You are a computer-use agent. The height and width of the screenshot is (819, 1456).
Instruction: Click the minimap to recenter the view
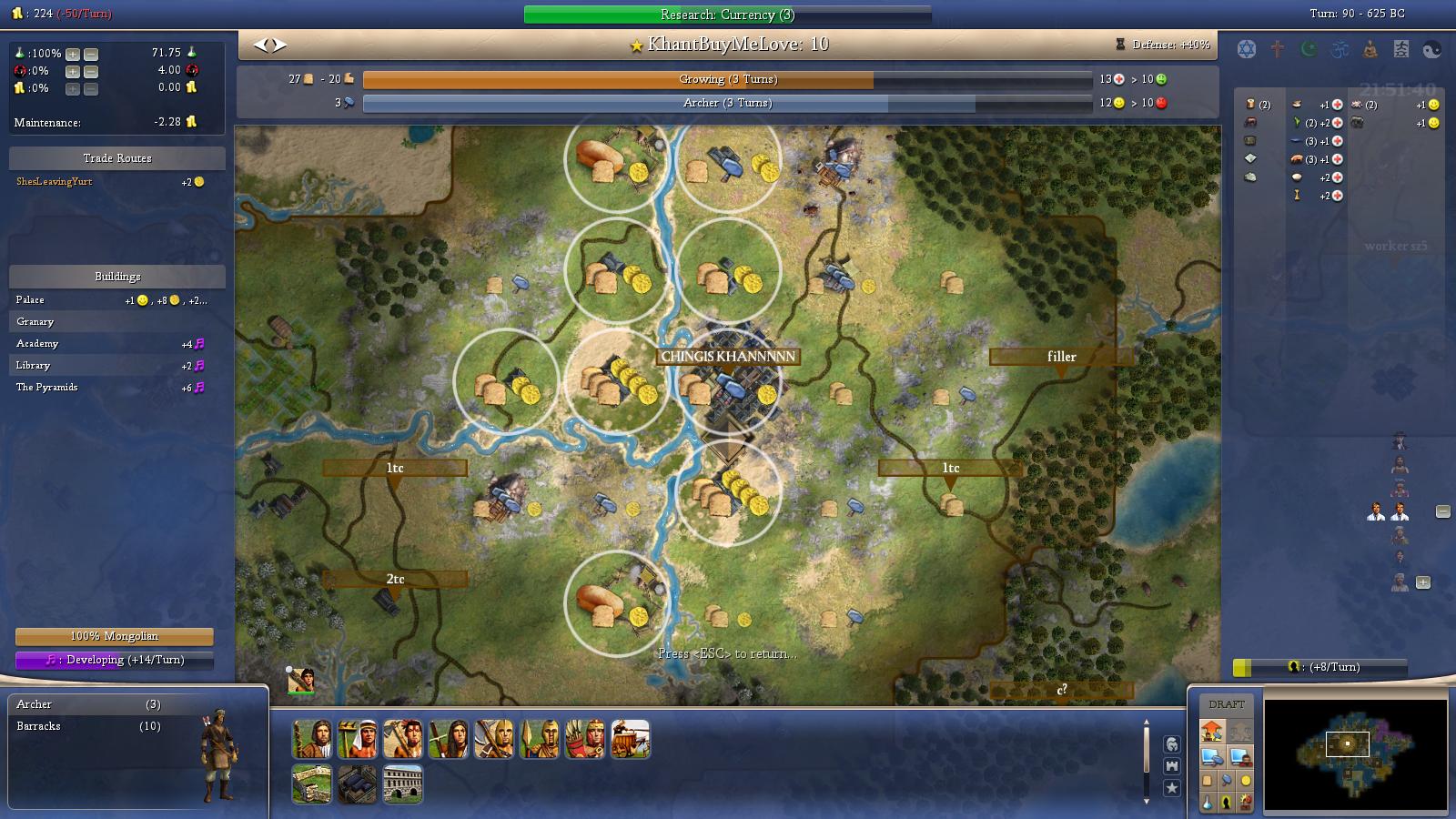1347,744
